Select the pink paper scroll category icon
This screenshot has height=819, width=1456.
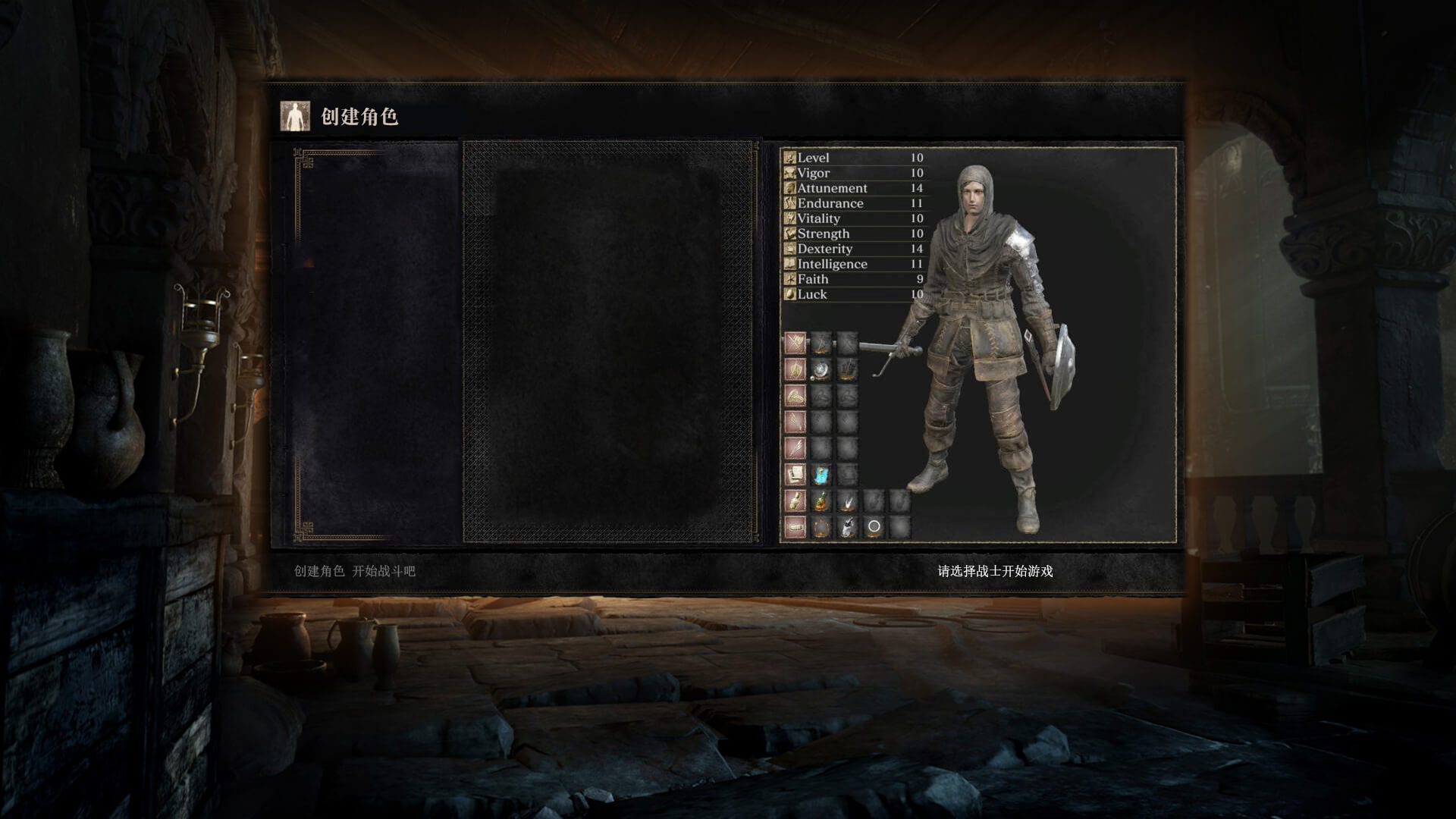(x=795, y=475)
